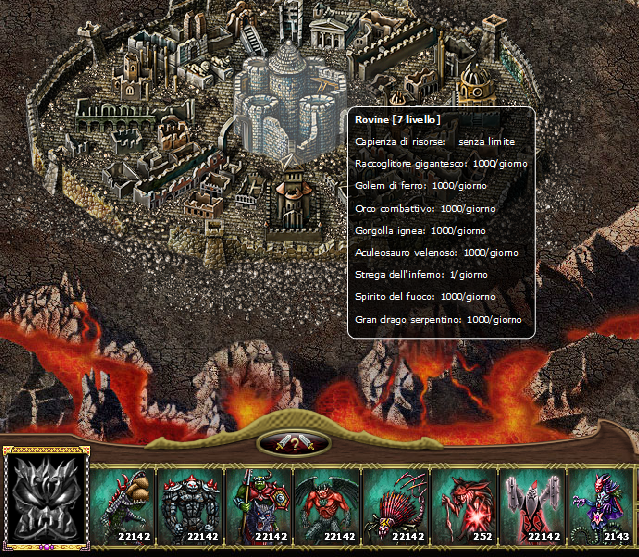Pick the Gran drago serpentino slot
Image resolution: width=639 pixels, height=557 pixels.
[x=599, y=506]
